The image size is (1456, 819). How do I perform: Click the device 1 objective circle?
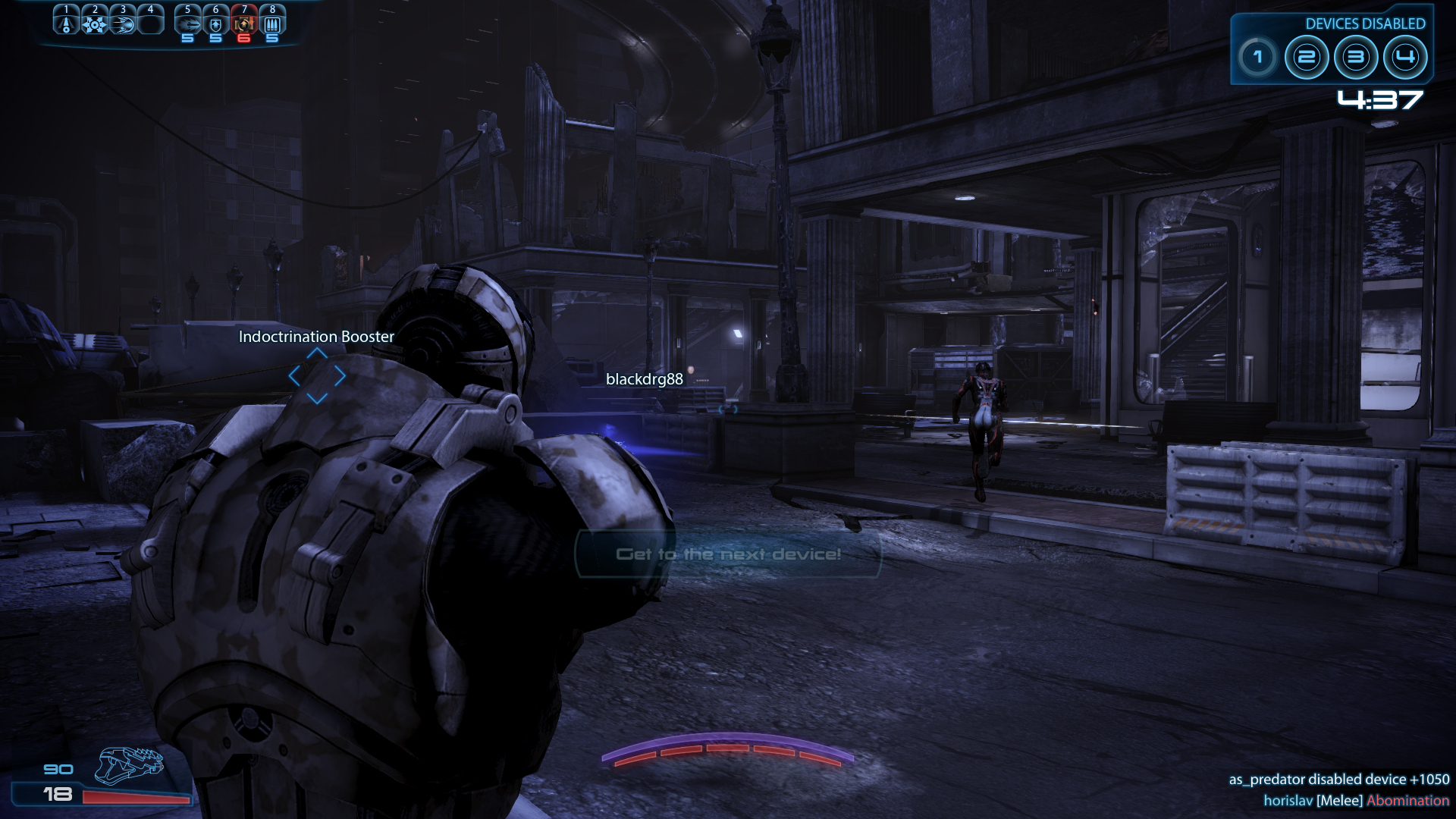tap(1258, 57)
